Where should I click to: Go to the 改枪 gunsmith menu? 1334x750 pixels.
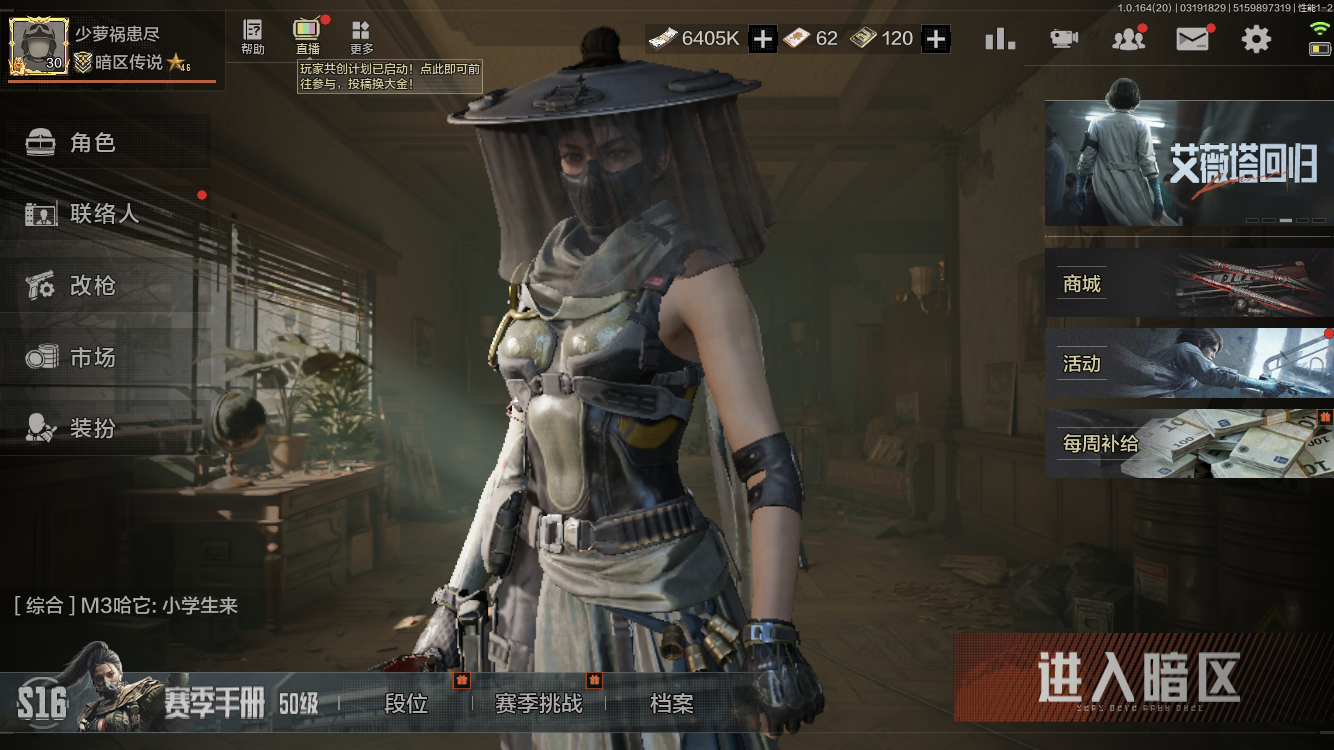click(92, 286)
